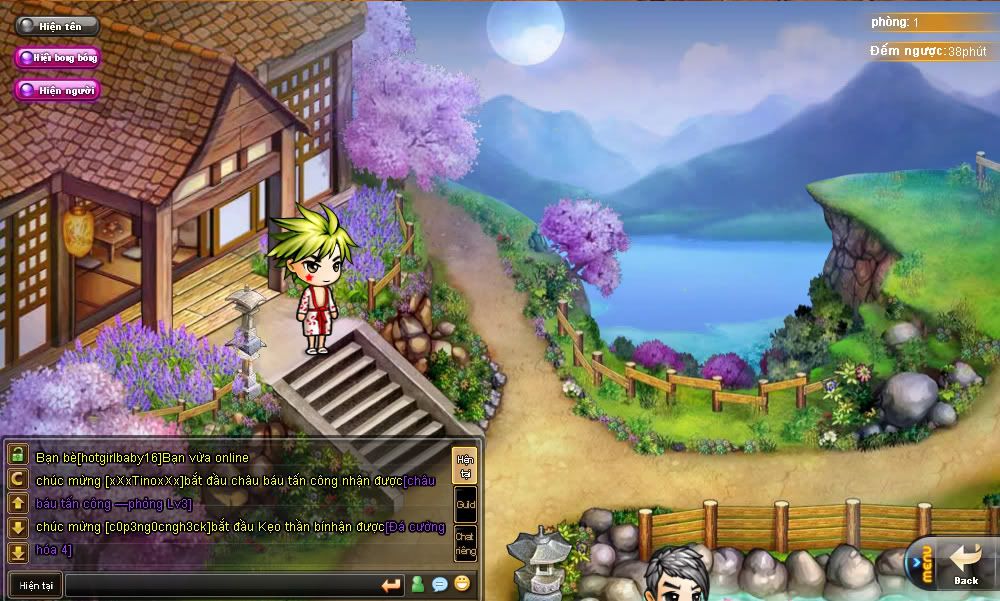Viewport: 1000px width, 601px height.
Task: Toggle the Hiện tên name display
Action: click(57, 27)
